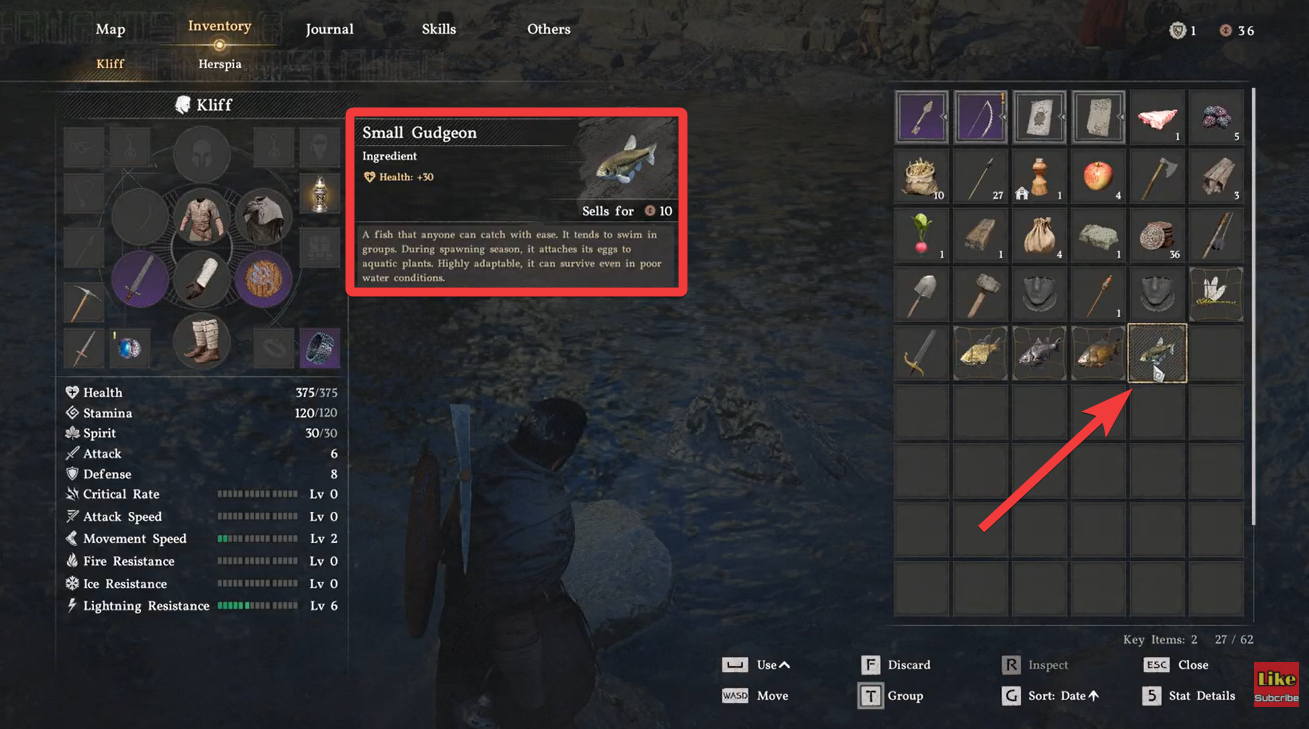Switch to the Map tab
1309x729 pixels.
pyautogui.click(x=110, y=30)
